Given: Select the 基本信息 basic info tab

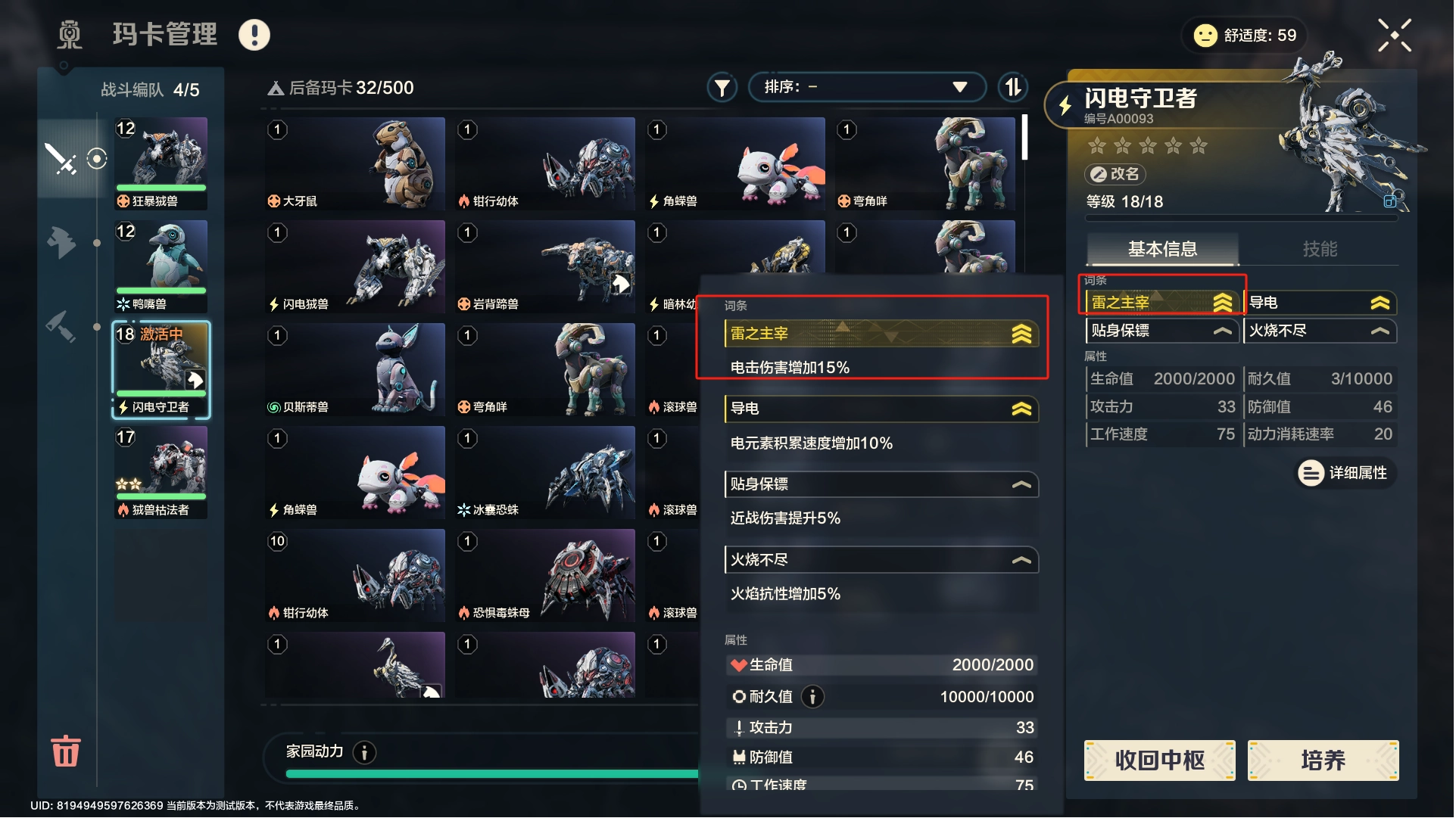Looking at the screenshot, I should 1162,249.
